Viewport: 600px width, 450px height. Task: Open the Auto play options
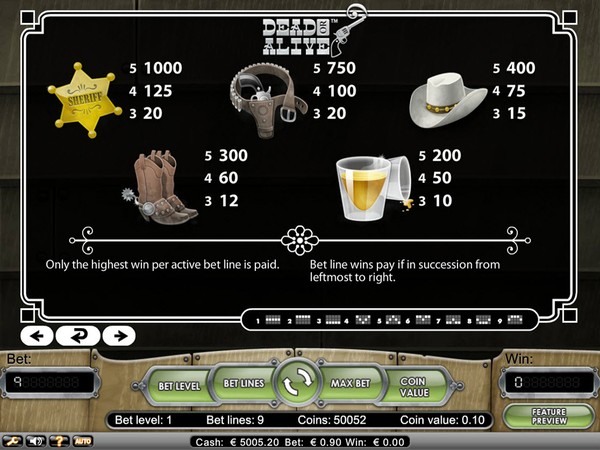click(x=83, y=440)
